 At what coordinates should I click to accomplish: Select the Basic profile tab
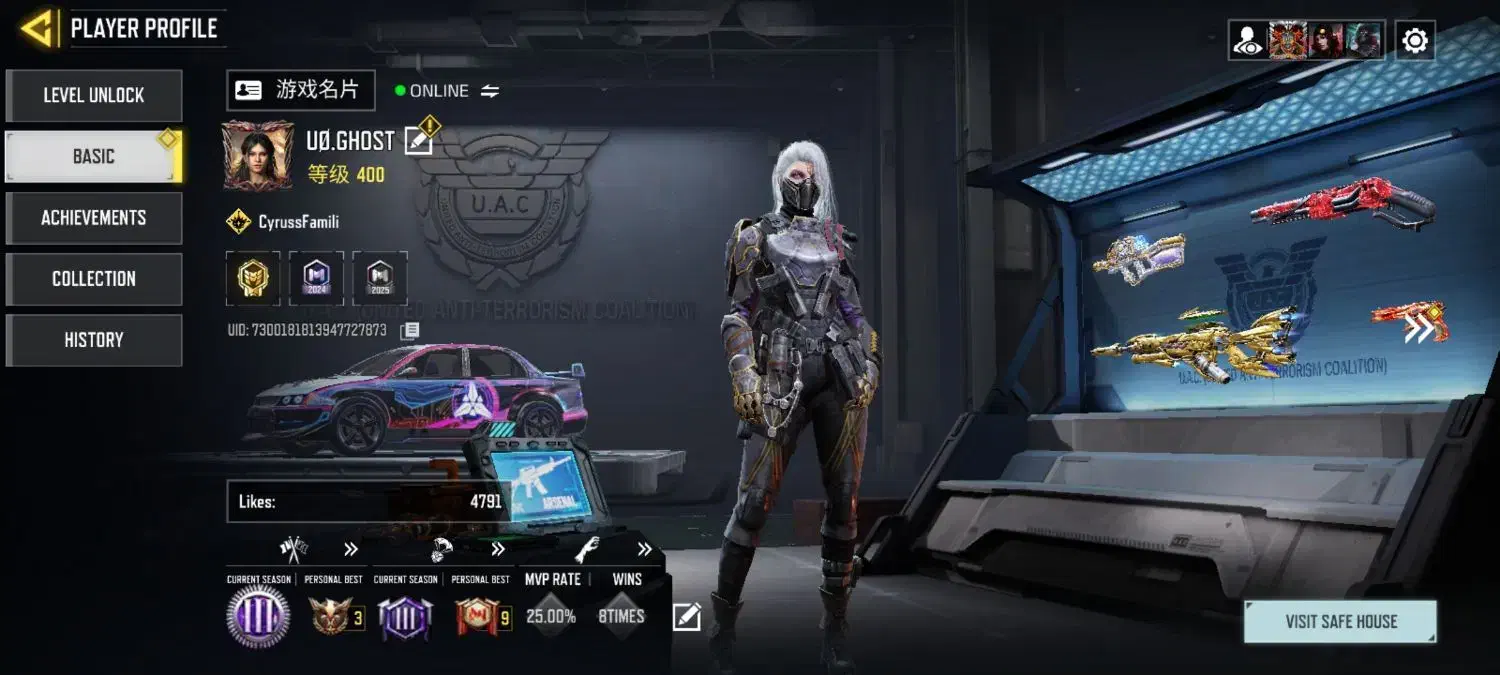(x=94, y=157)
